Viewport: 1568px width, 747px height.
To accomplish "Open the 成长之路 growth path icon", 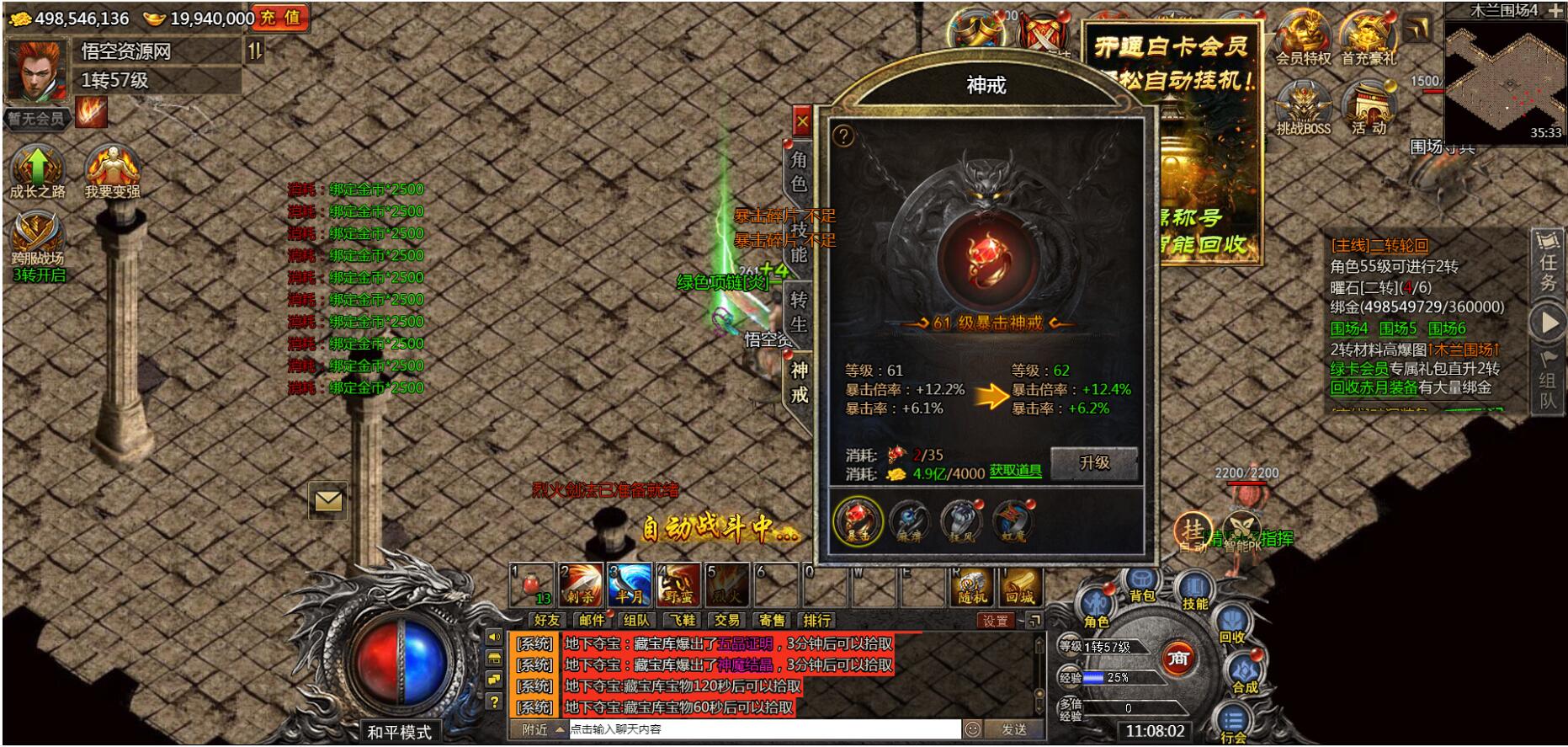I will point(37,171).
